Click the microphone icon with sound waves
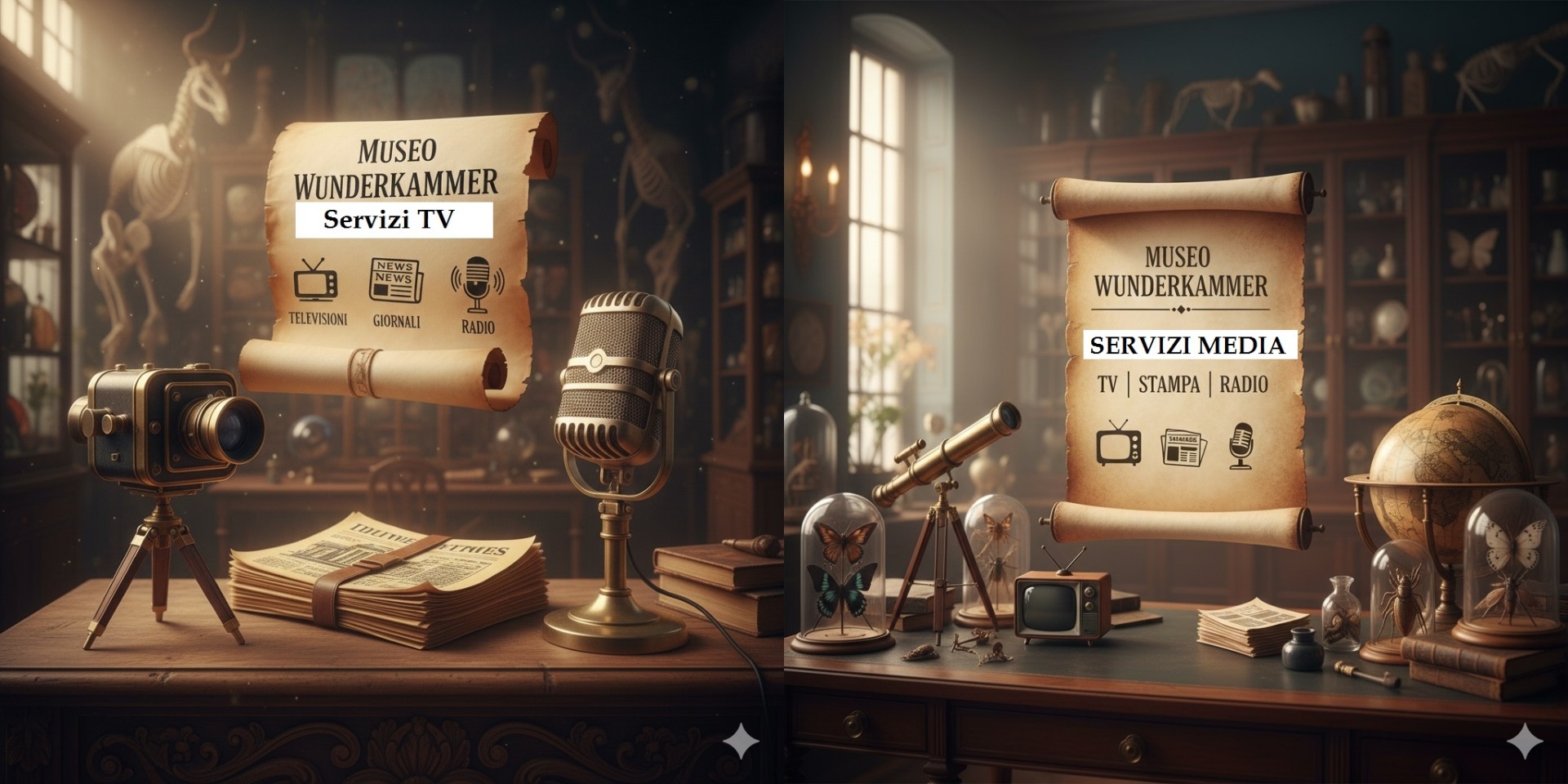1568x784 pixels. coord(478,284)
